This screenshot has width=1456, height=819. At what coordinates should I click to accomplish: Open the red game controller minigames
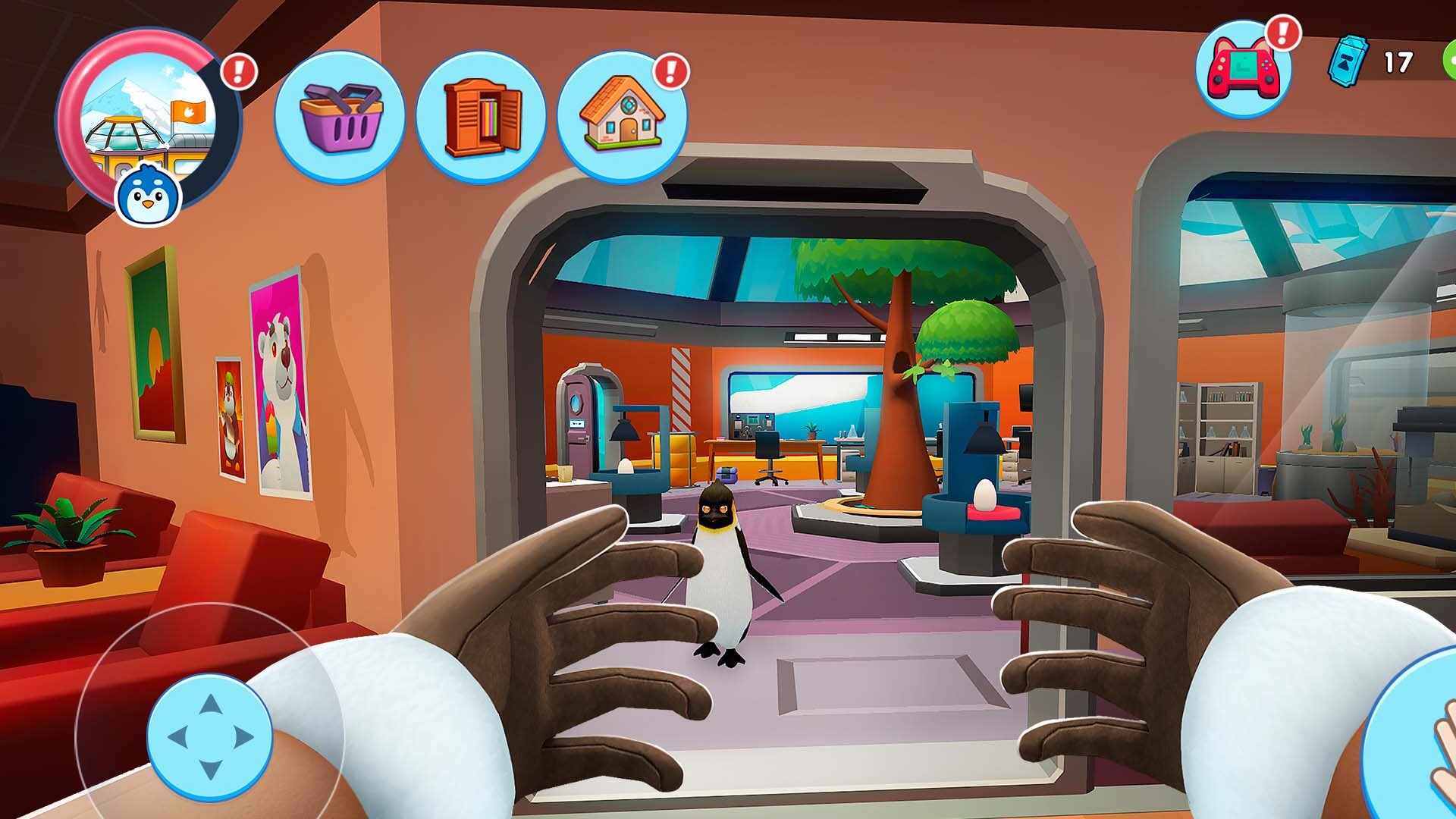[x=1243, y=71]
